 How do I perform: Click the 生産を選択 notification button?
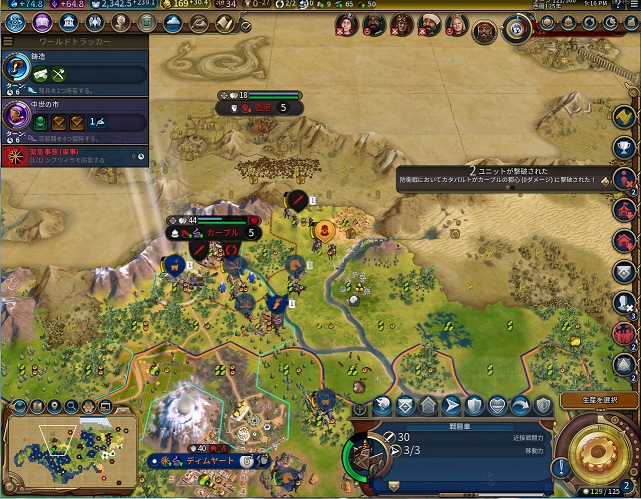tap(598, 400)
